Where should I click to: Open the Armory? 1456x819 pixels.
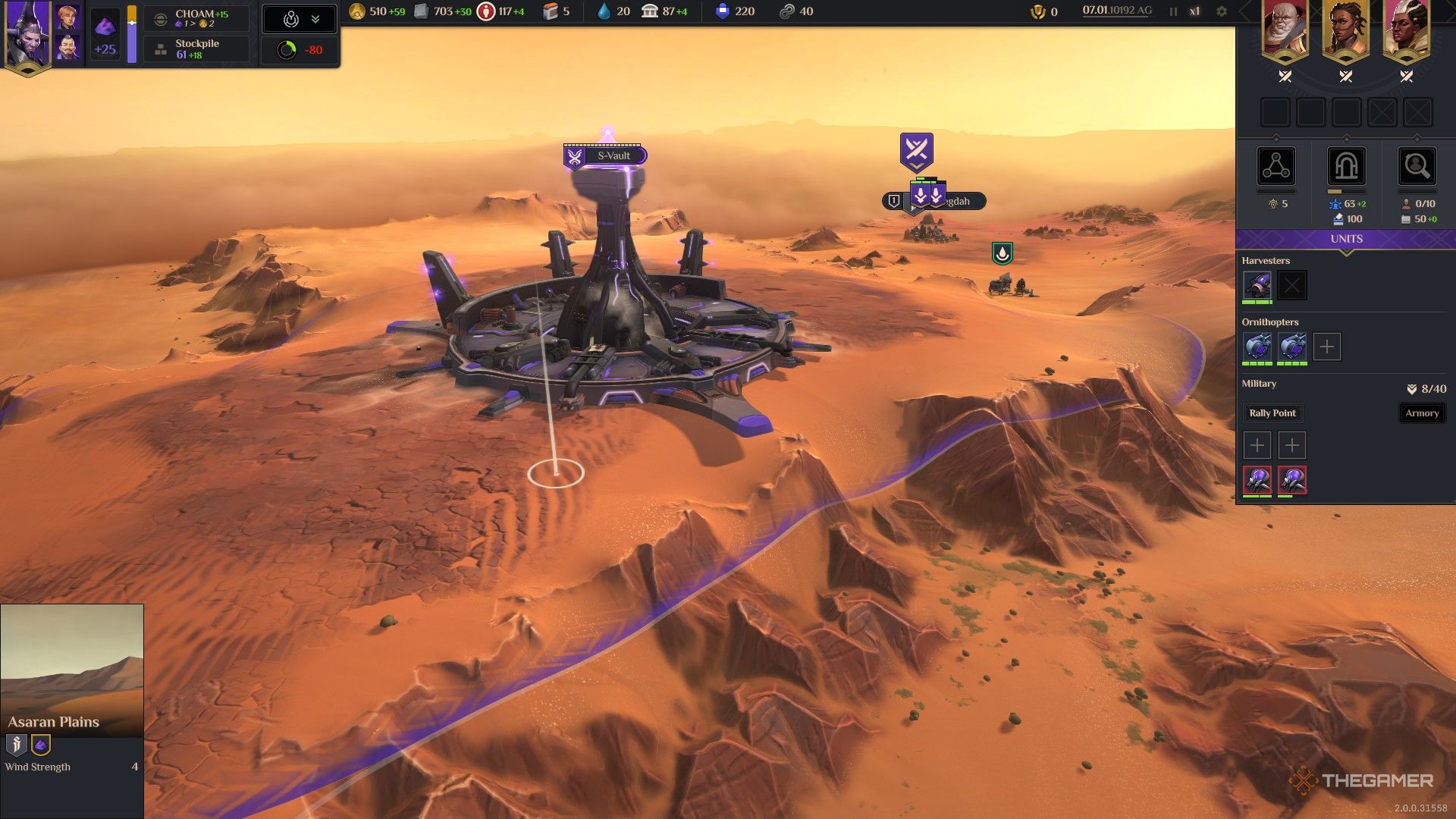pos(1422,413)
